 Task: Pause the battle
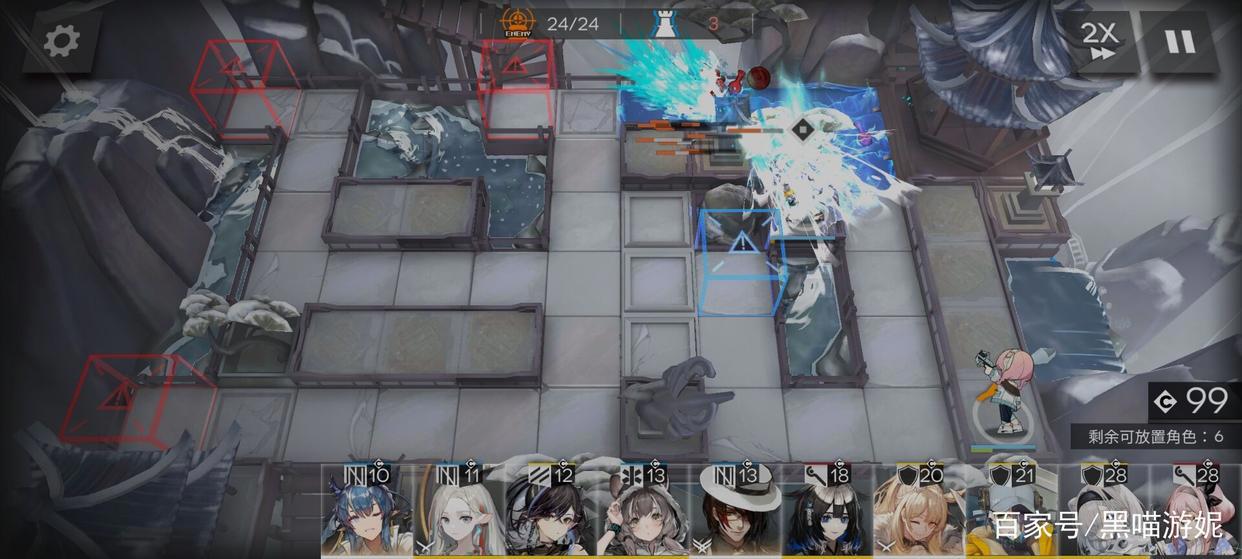(1180, 41)
